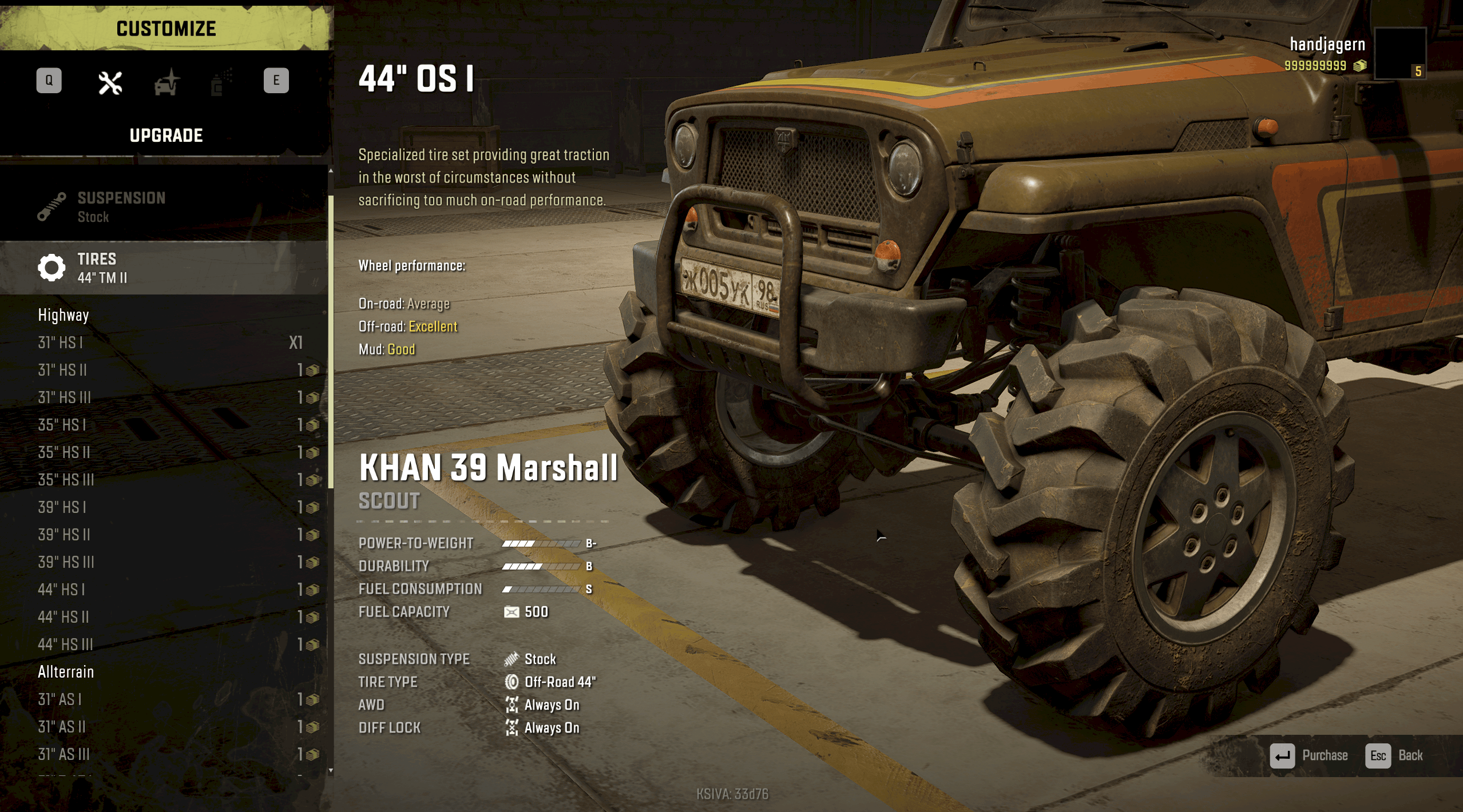Viewport: 1463px width, 812px height.
Task: Switch to the wrench-and-screwdriver Upgrade tab
Action: pos(110,83)
